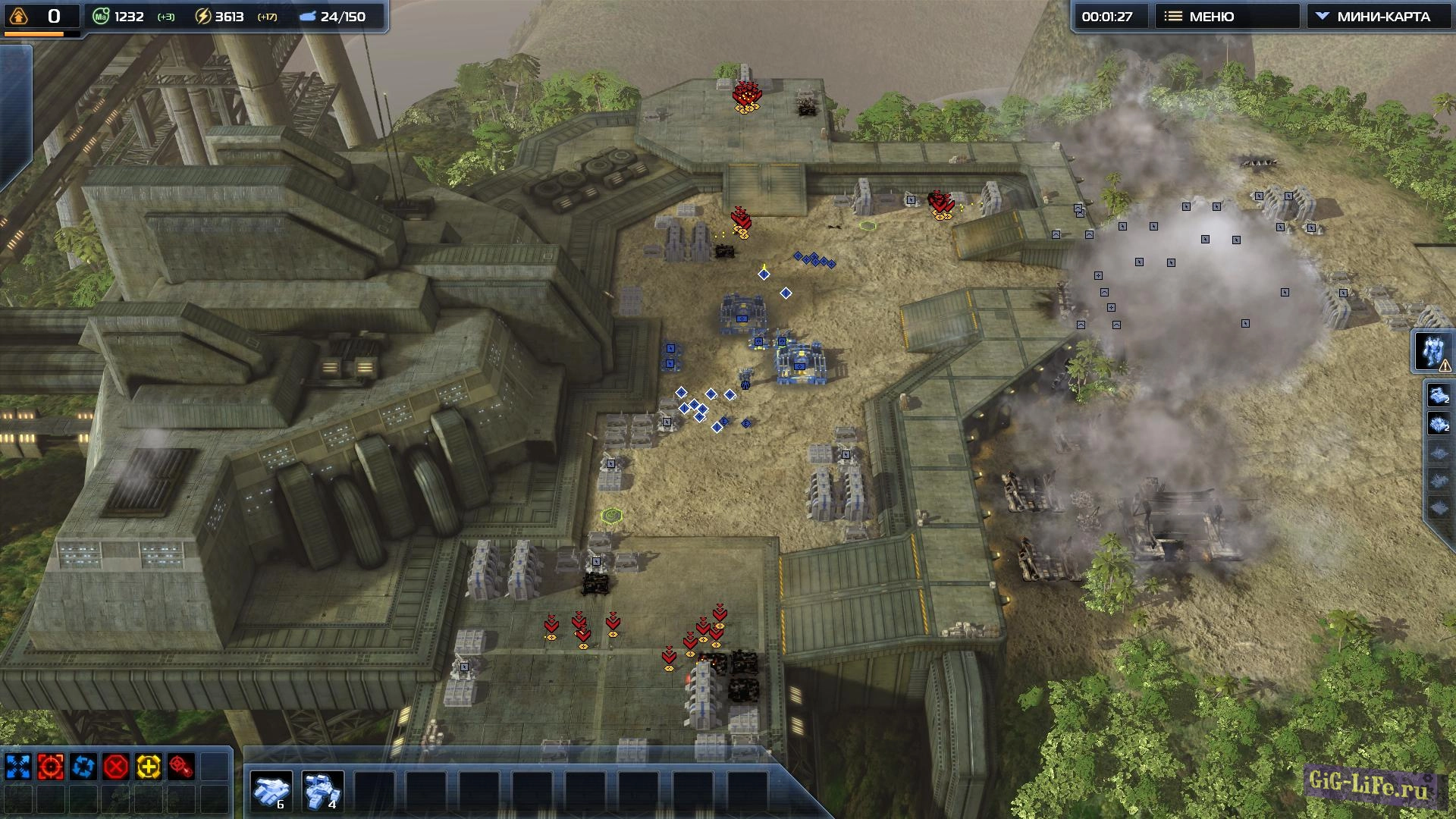This screenshot has height=819, width=1456.
Task: Activate the blue move arrows command
Action: (18, 767)
